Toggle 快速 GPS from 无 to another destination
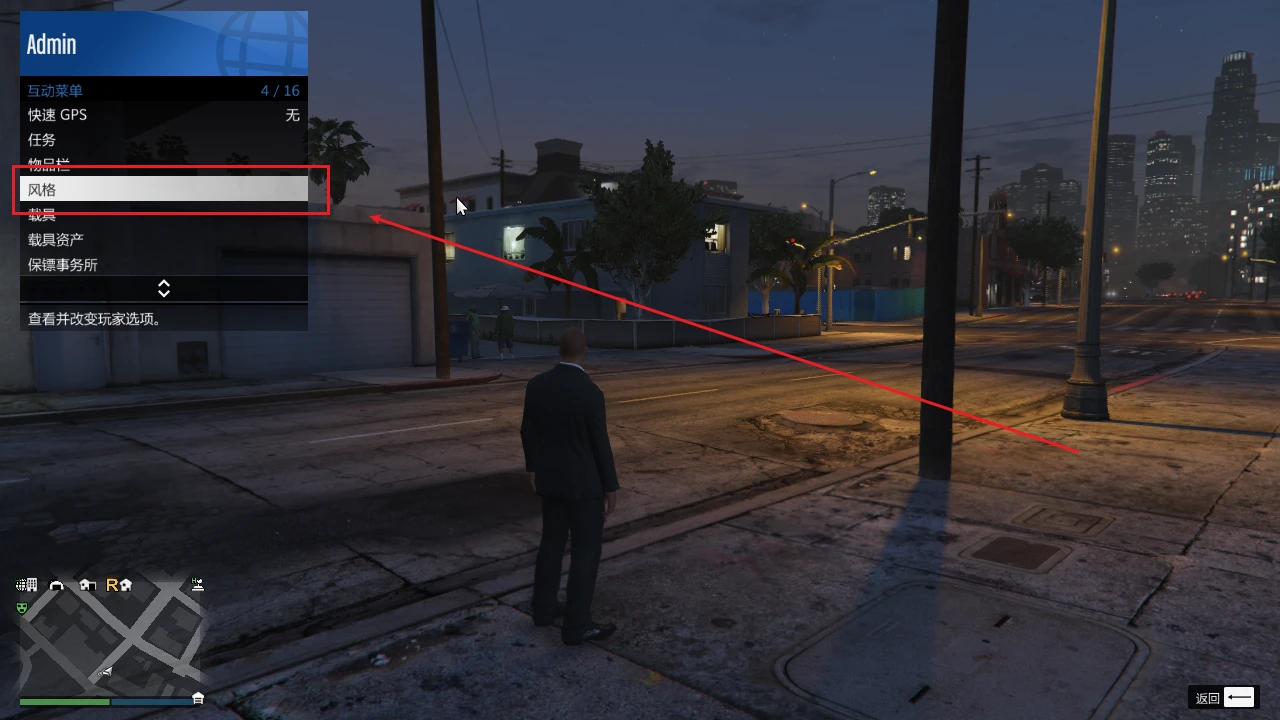This screenshot has height=720, width=1280. 163,114
